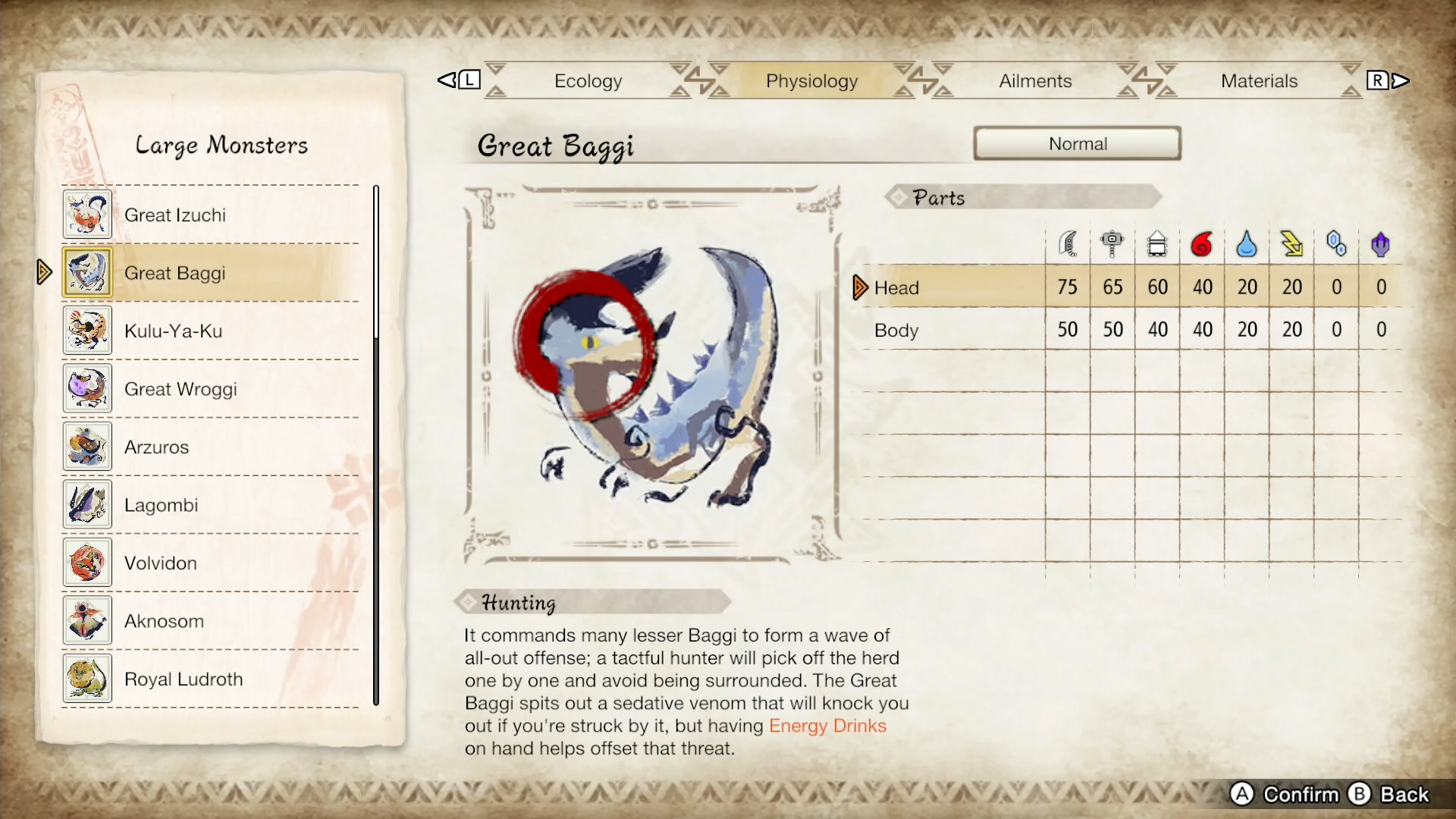Switch to the Ailments tab
Screen dimensions: 1456x819
pos(1034,80)
